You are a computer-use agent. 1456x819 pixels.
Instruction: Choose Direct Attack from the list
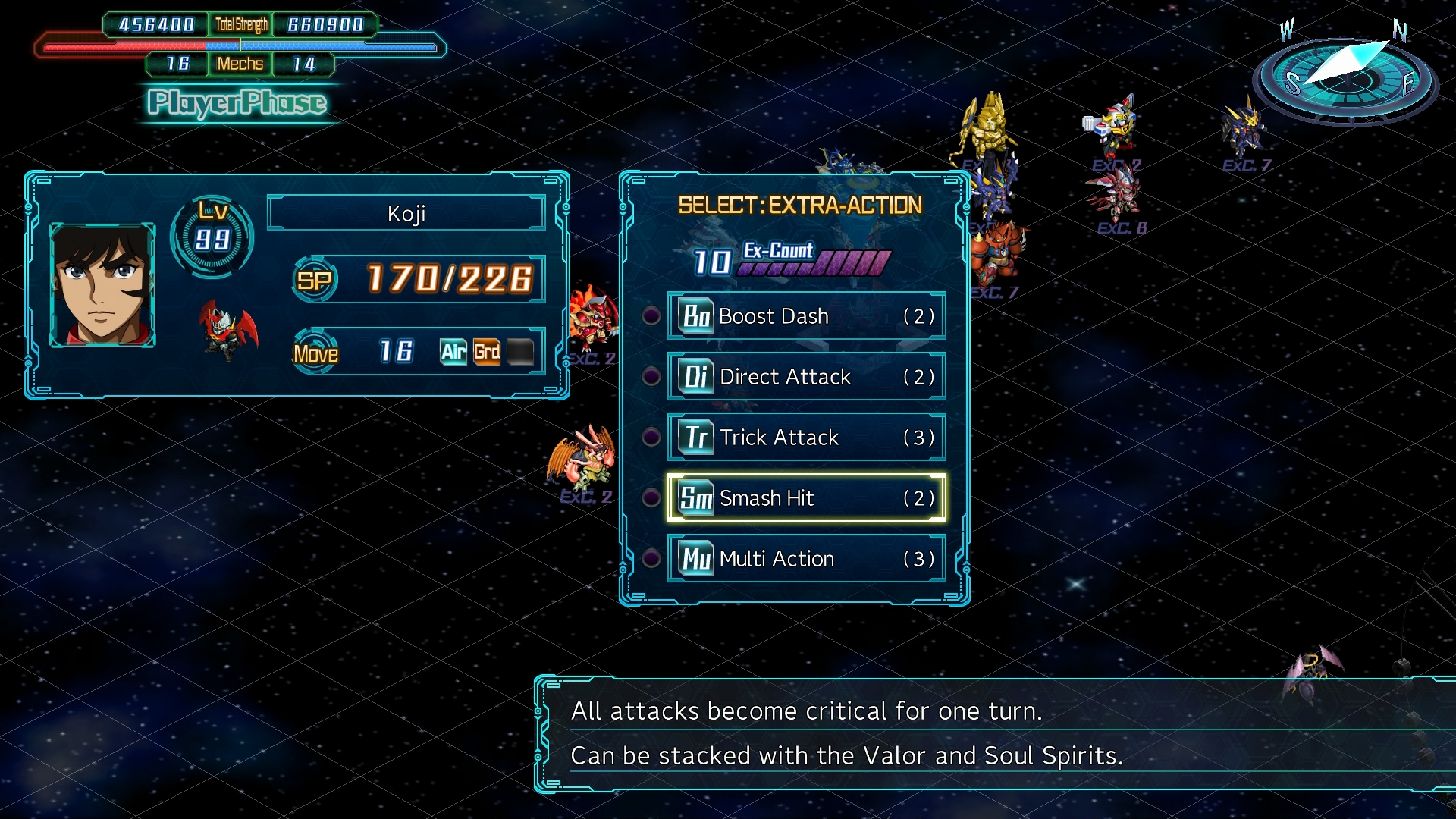[x=806, y=377]
